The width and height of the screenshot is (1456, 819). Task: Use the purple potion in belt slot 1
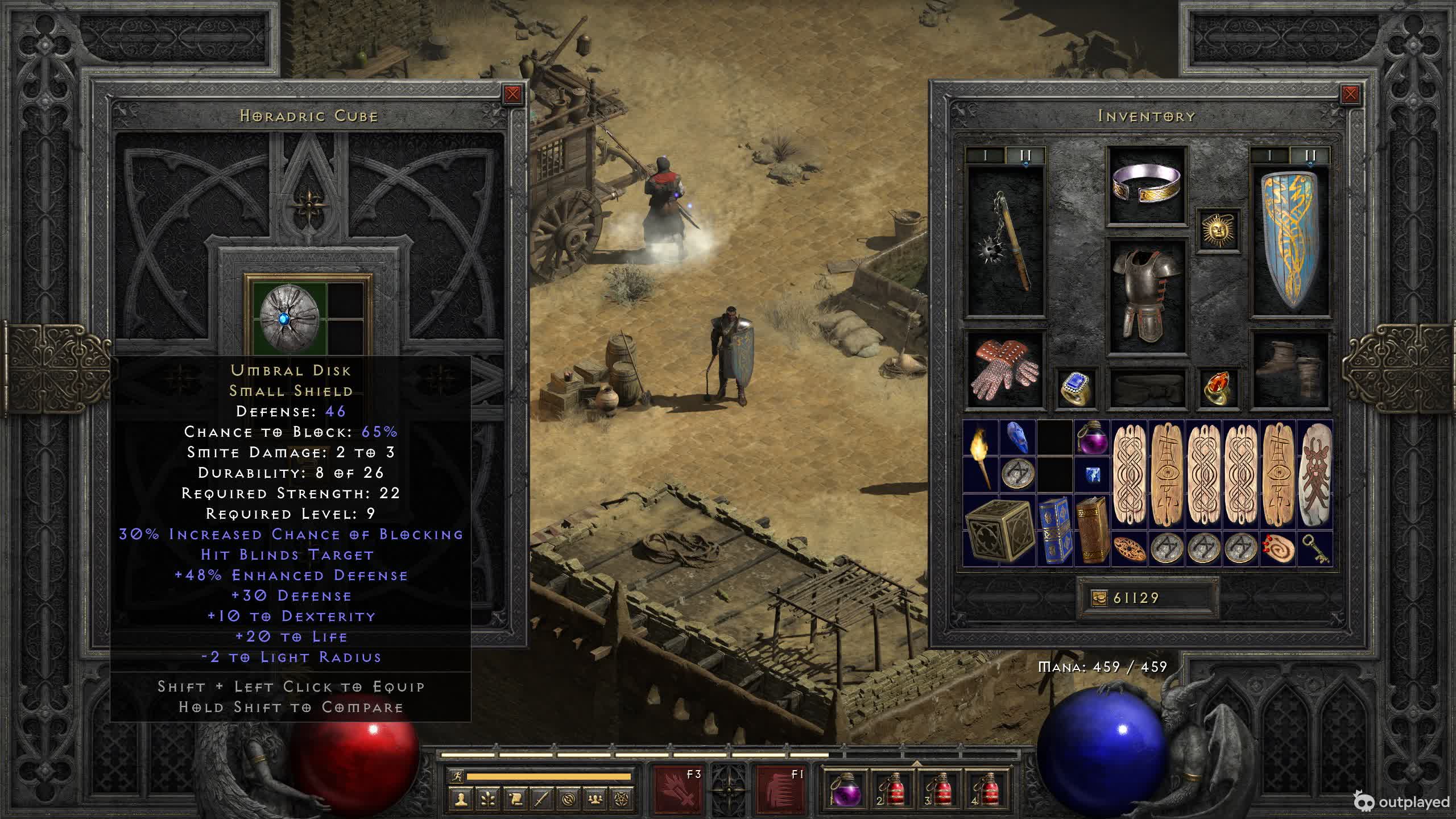coord(845,789)
